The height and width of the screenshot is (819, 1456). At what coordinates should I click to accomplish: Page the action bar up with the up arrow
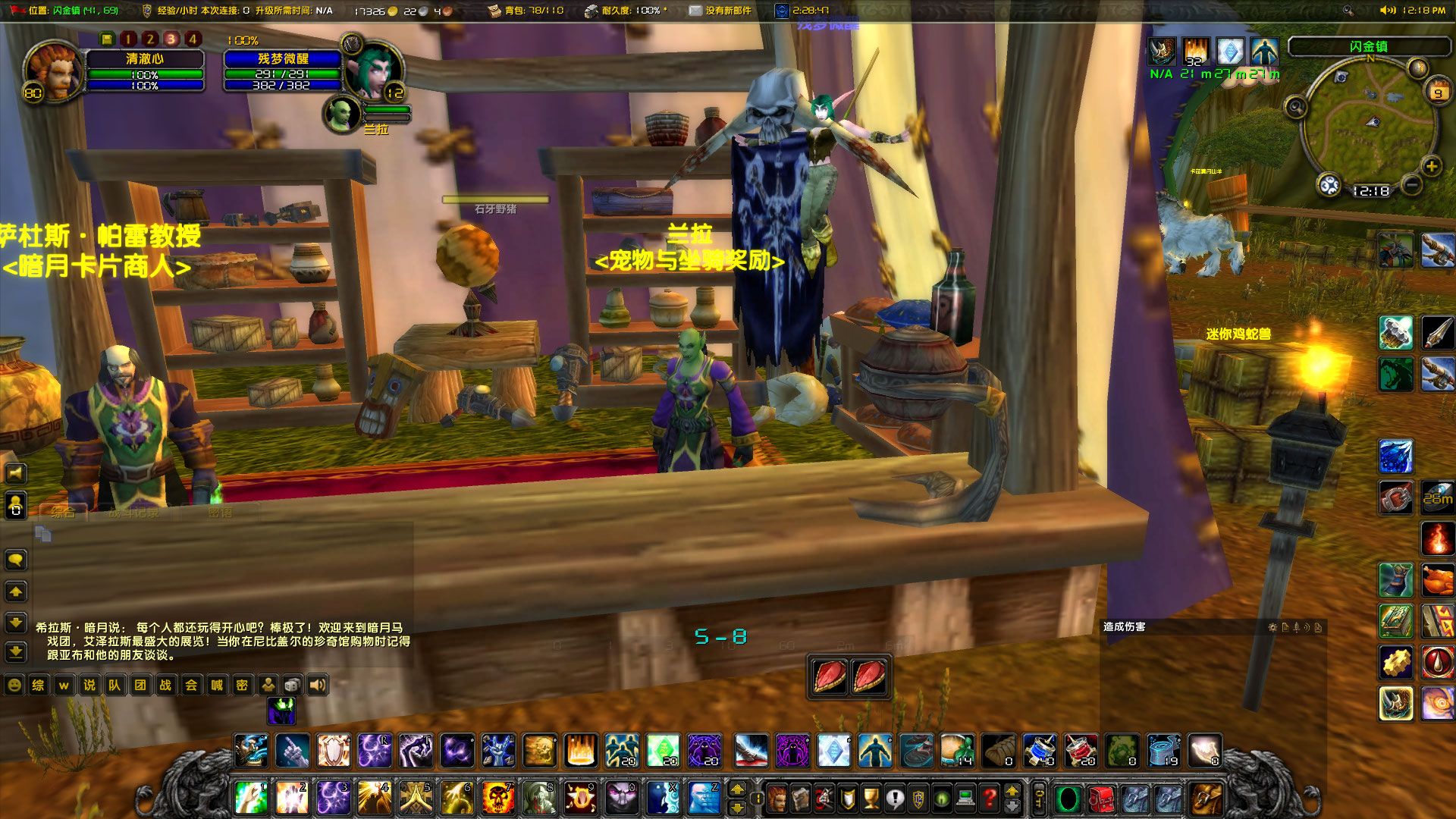(x=1012, y=791)
